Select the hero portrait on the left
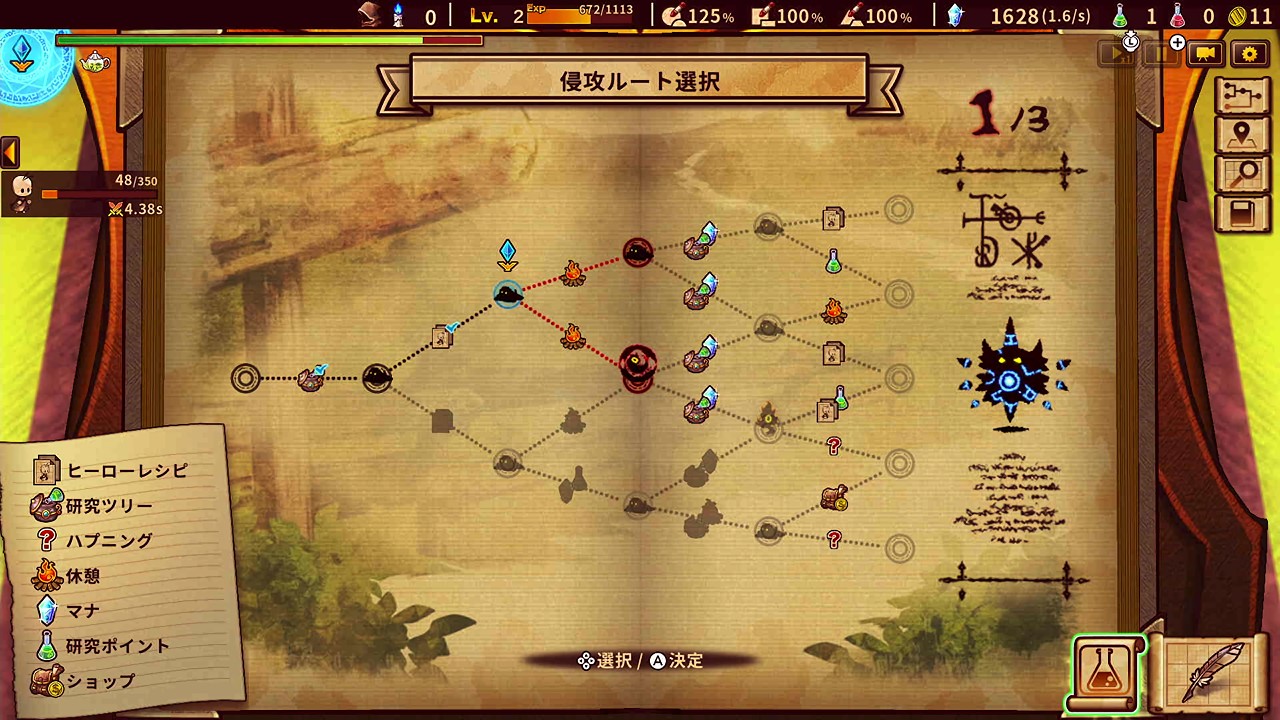Viewport: 1280px width, 720px height. [x=22, y=191]
